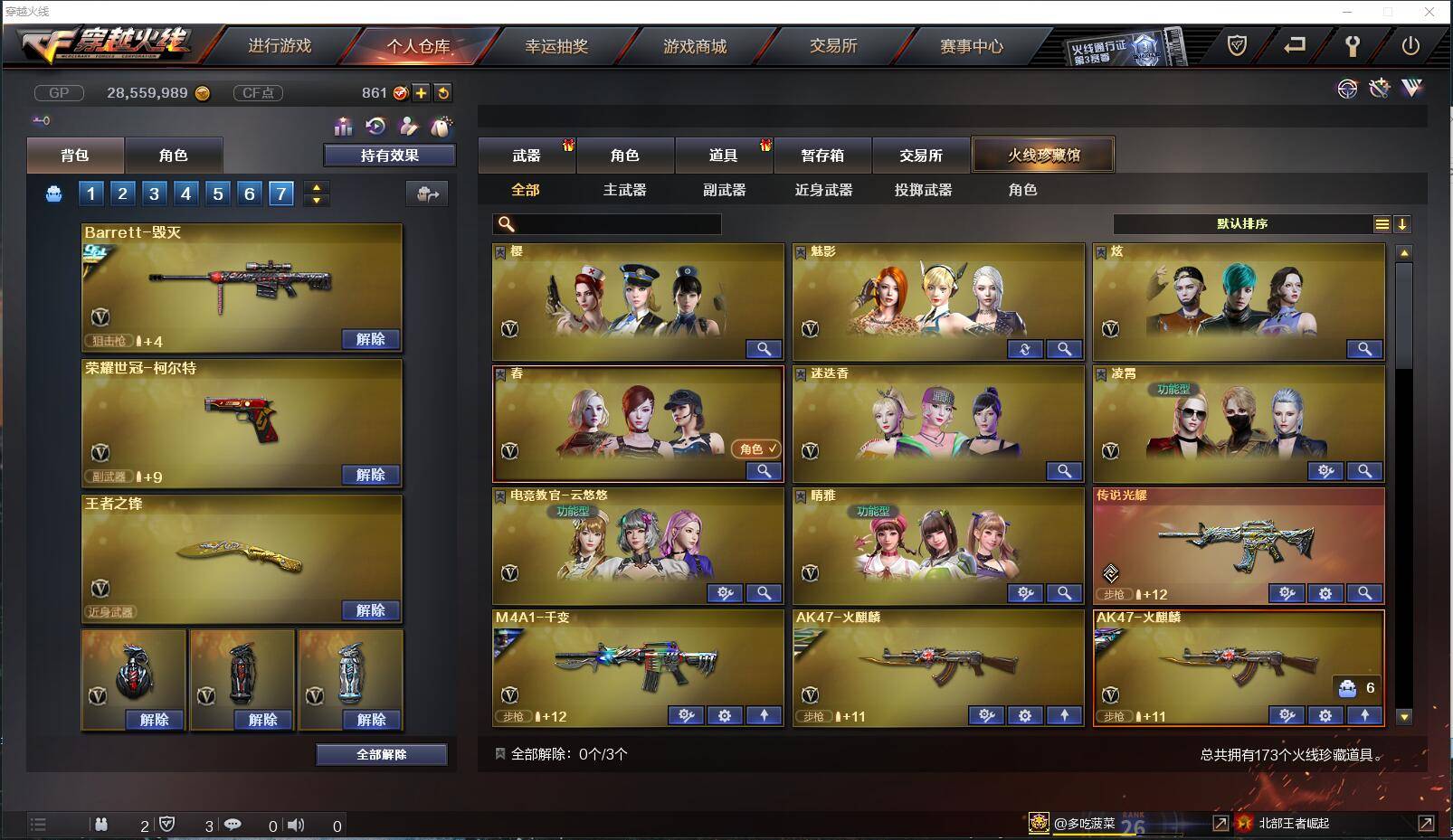Click 解除 on the Barrett-毁灭 weapon
This screenshot has height=840, width=1453.
point(368,338)
